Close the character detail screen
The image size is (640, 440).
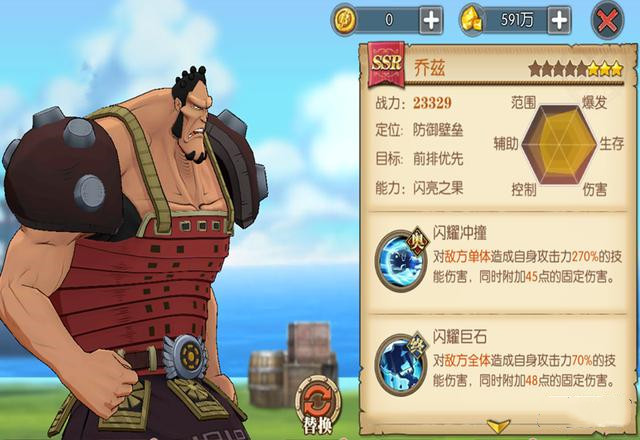point(606,19)
